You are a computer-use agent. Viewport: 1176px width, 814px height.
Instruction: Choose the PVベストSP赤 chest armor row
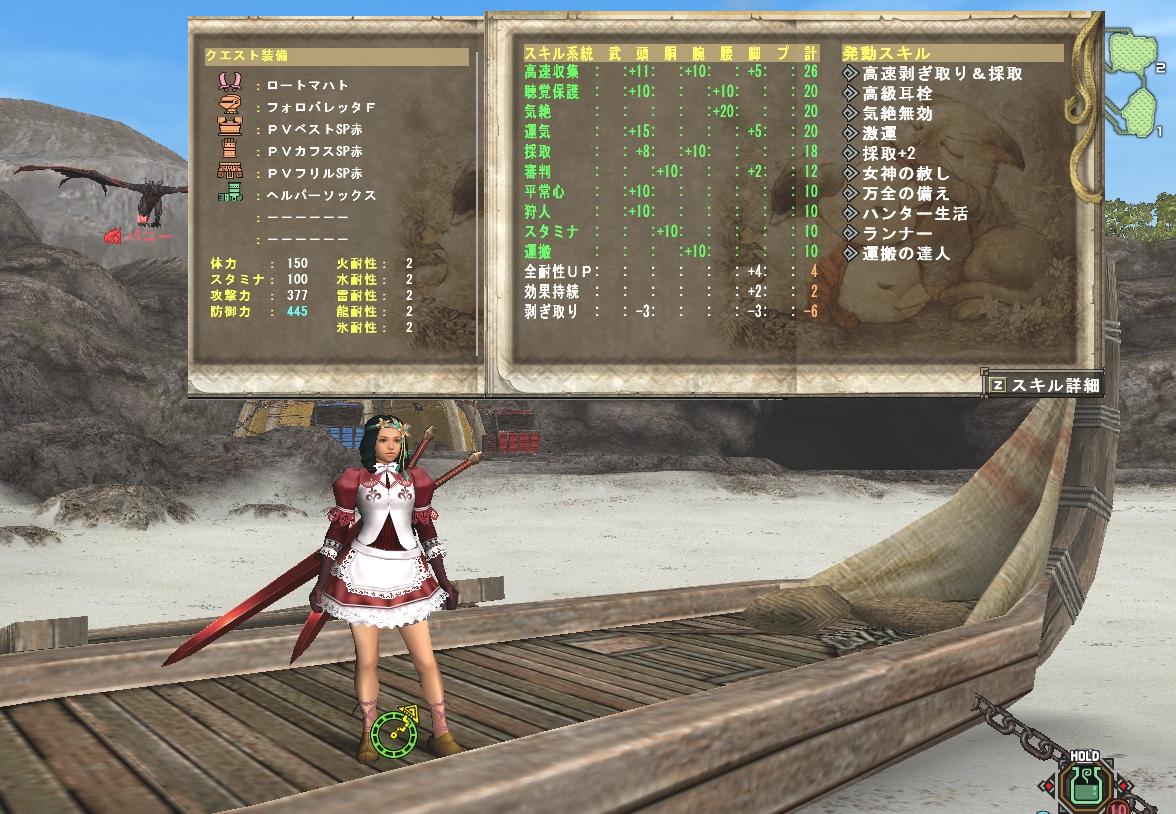click(315, 129)
